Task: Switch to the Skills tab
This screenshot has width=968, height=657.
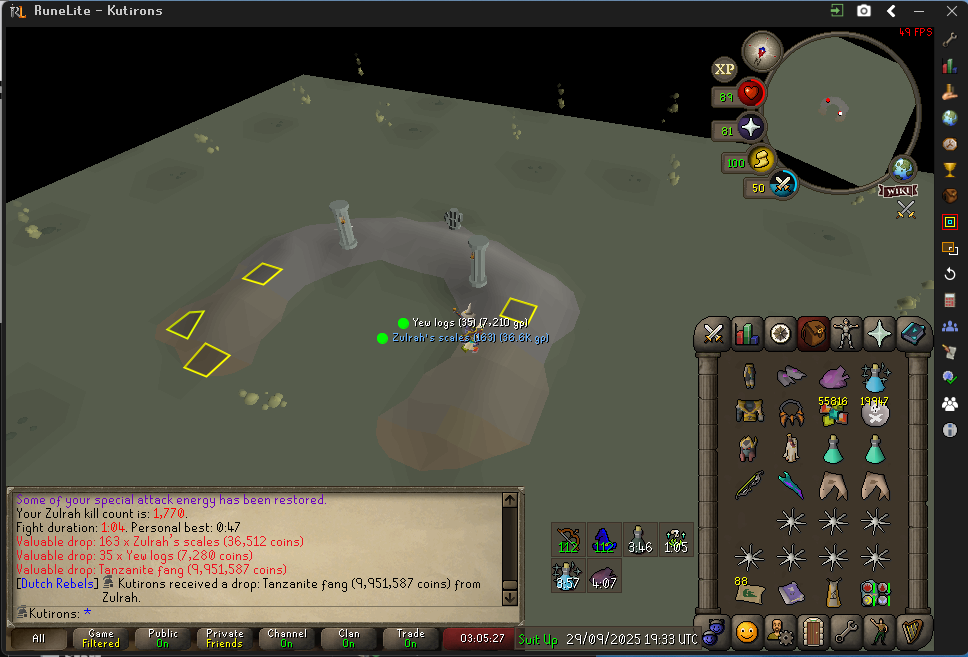Action: [747, 333]
